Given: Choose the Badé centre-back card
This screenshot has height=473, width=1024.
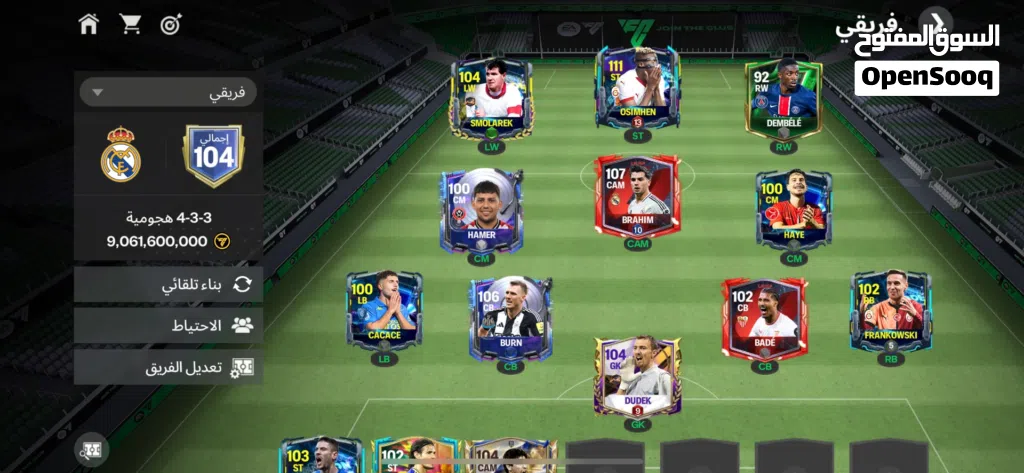Looking at the screenshot, I should point(765,318).
